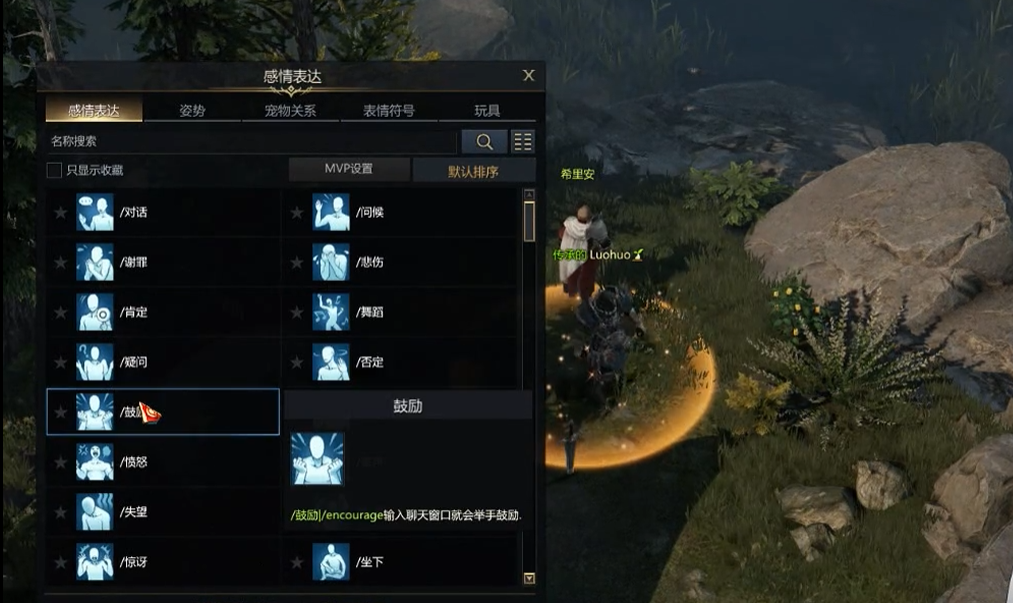Select the /对话 emote
This screenshot has height=603, width=1013.
pyautogui.click(x=133, y=212)
